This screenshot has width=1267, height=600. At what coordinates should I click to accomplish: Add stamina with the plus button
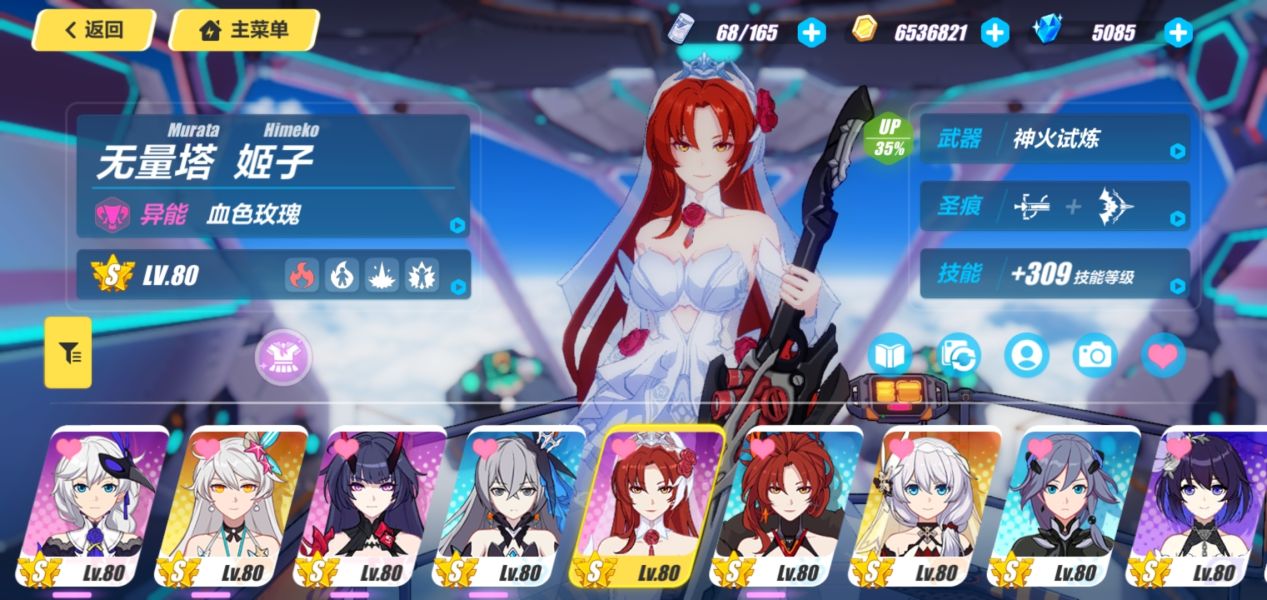click(811, 32)
